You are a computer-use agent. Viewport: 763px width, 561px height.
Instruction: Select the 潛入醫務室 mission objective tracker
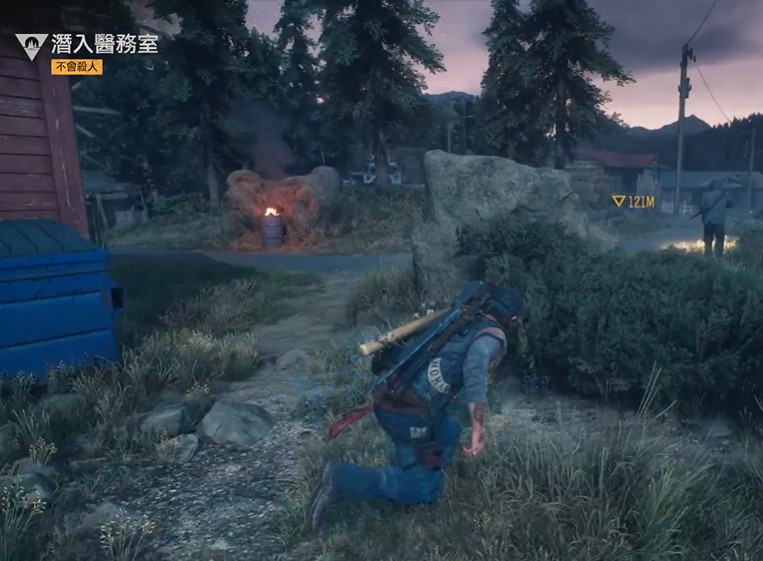pyautogui.click(x=104, y=43)
